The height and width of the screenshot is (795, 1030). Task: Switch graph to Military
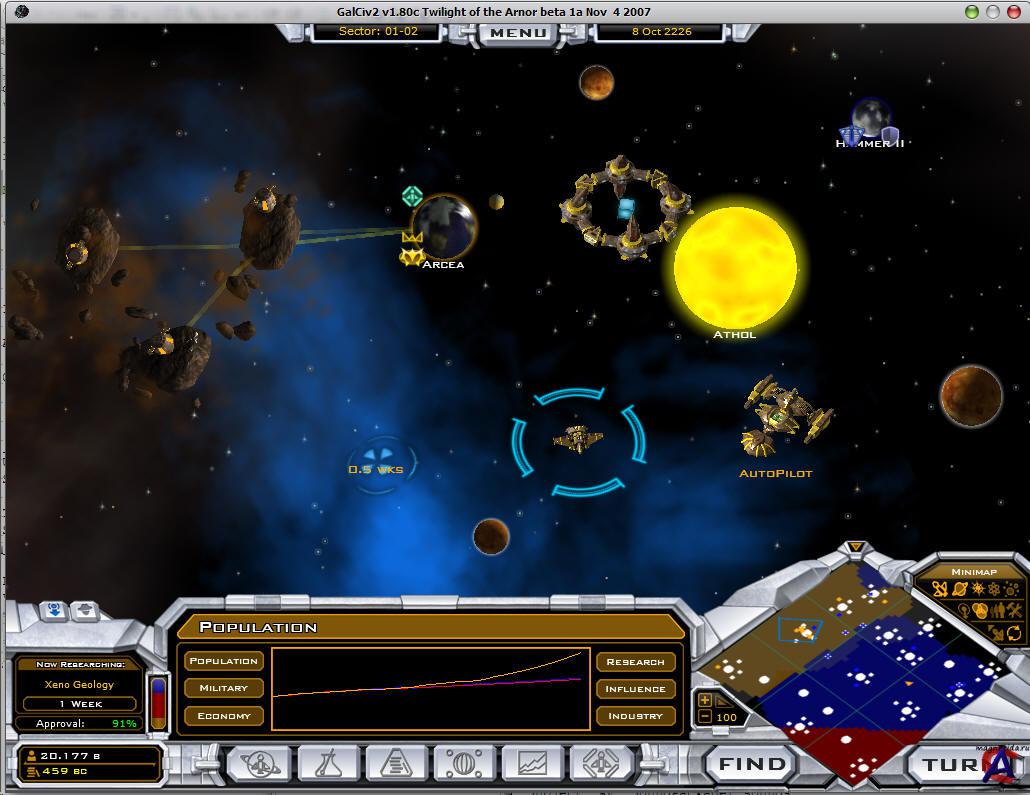pos(223,688)
